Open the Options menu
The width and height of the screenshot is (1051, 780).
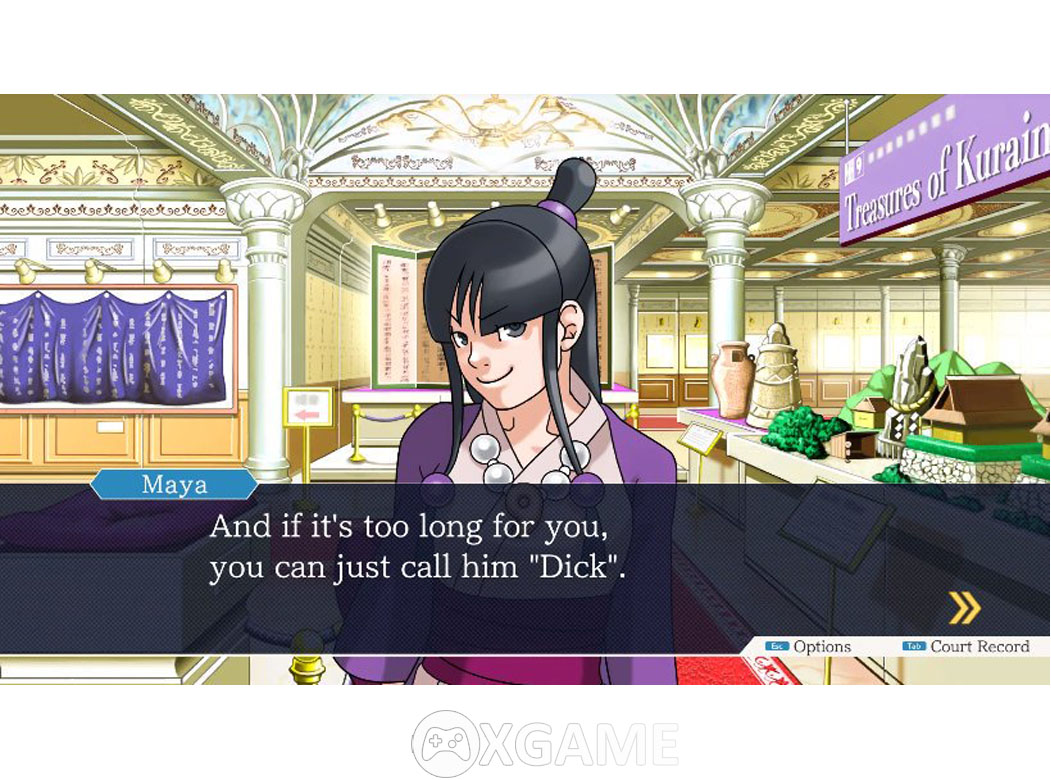809,647
